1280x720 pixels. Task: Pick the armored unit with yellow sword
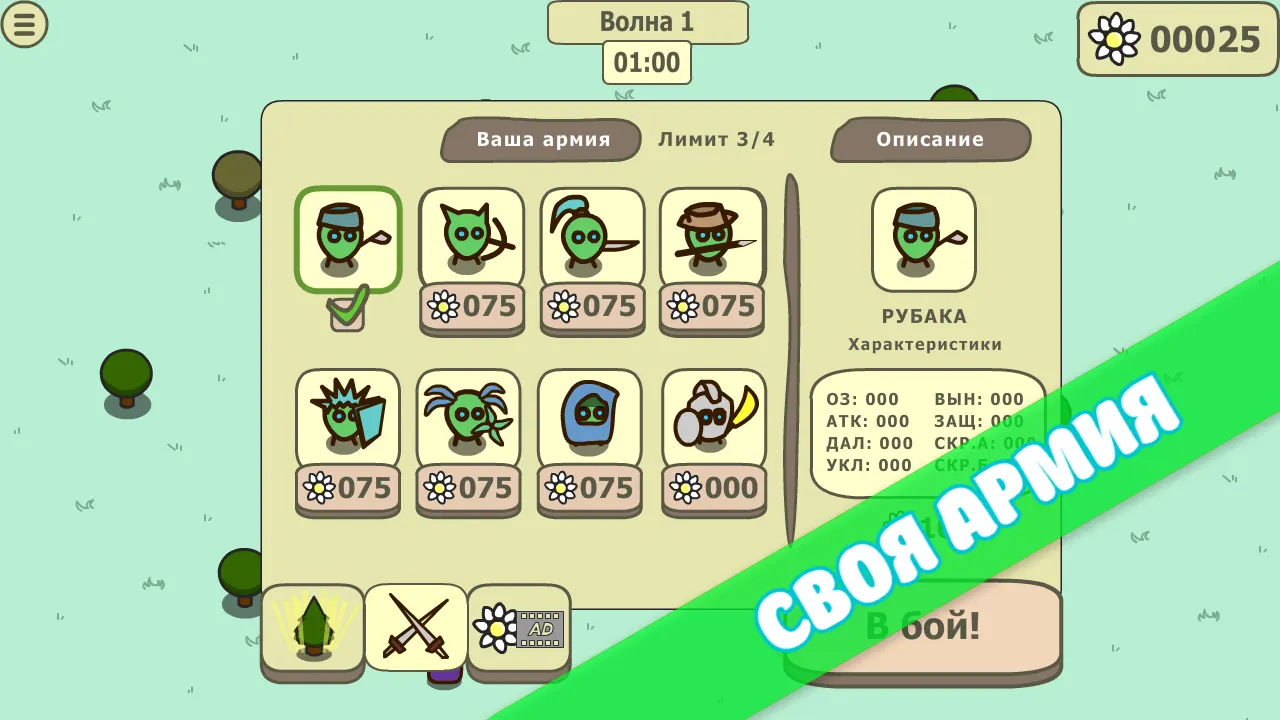[713, 418]
